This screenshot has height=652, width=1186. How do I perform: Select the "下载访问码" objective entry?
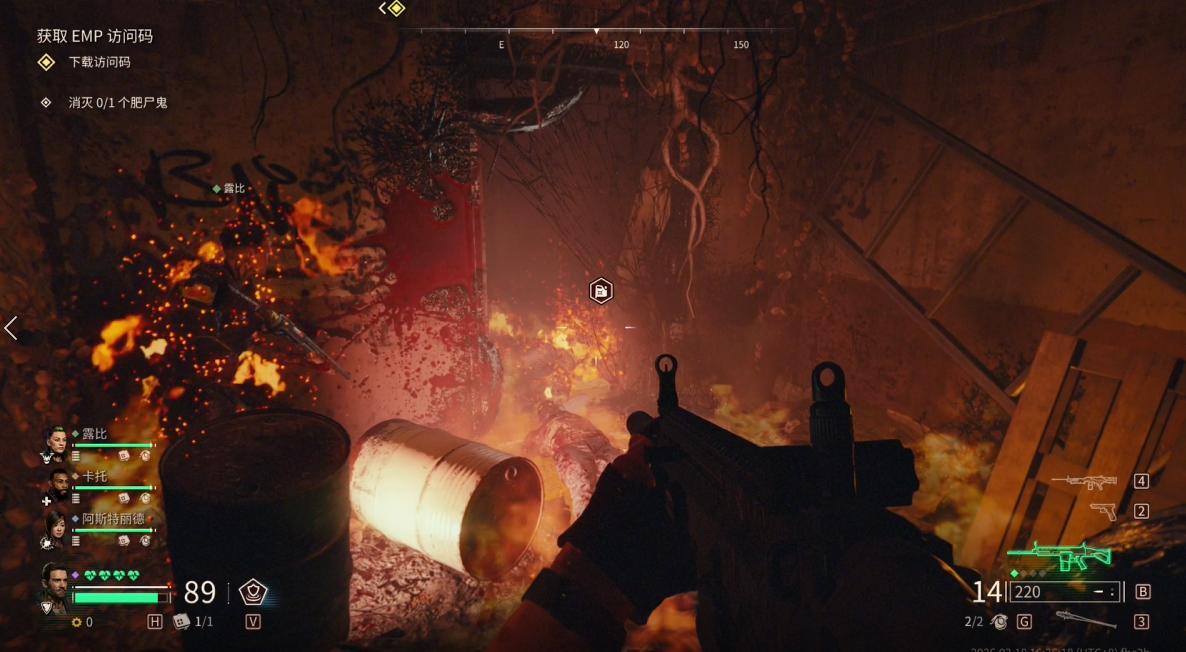[x=99, y=62]
